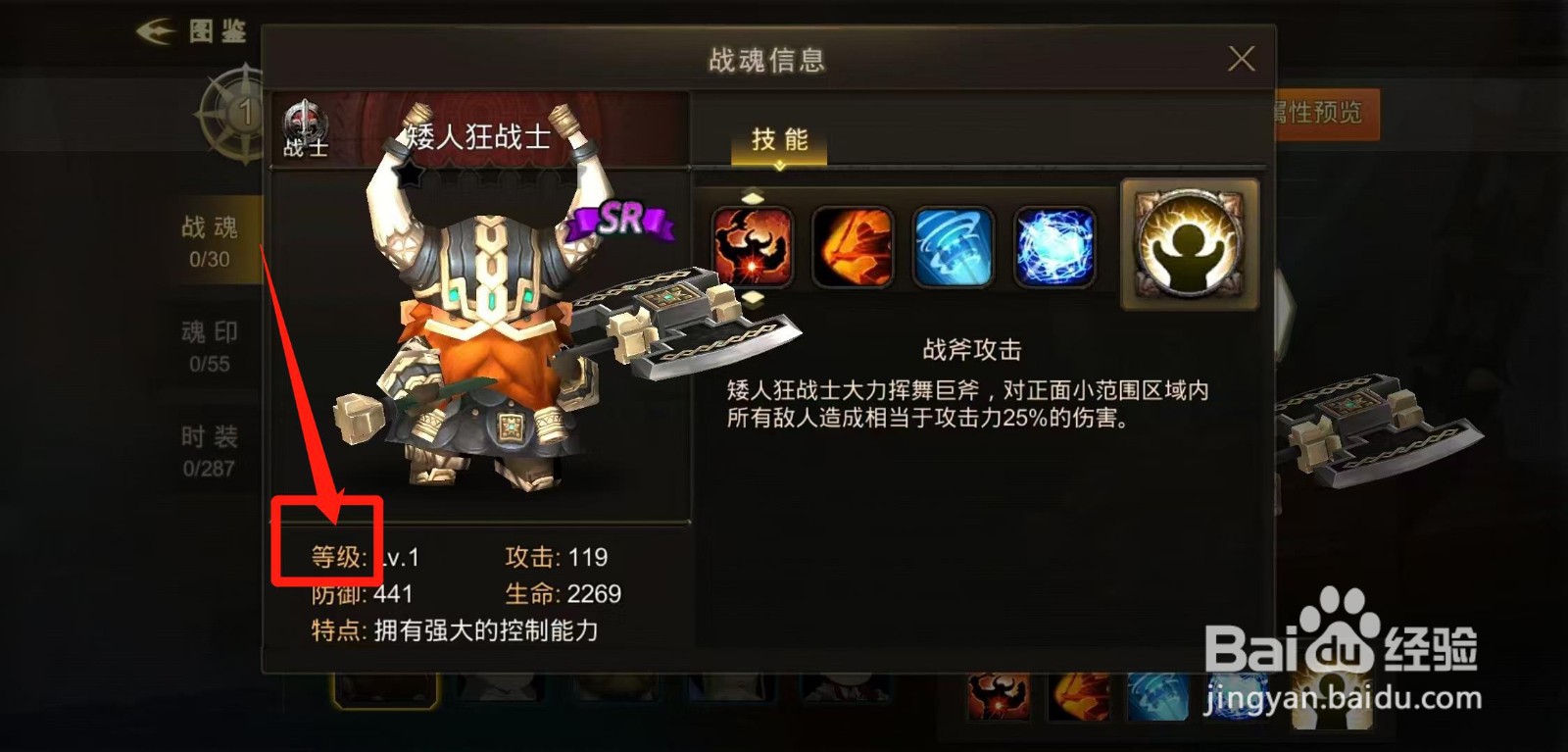Switch to the 技能 tab
This screenshot has height=752, width=1568.
(780, 140)
